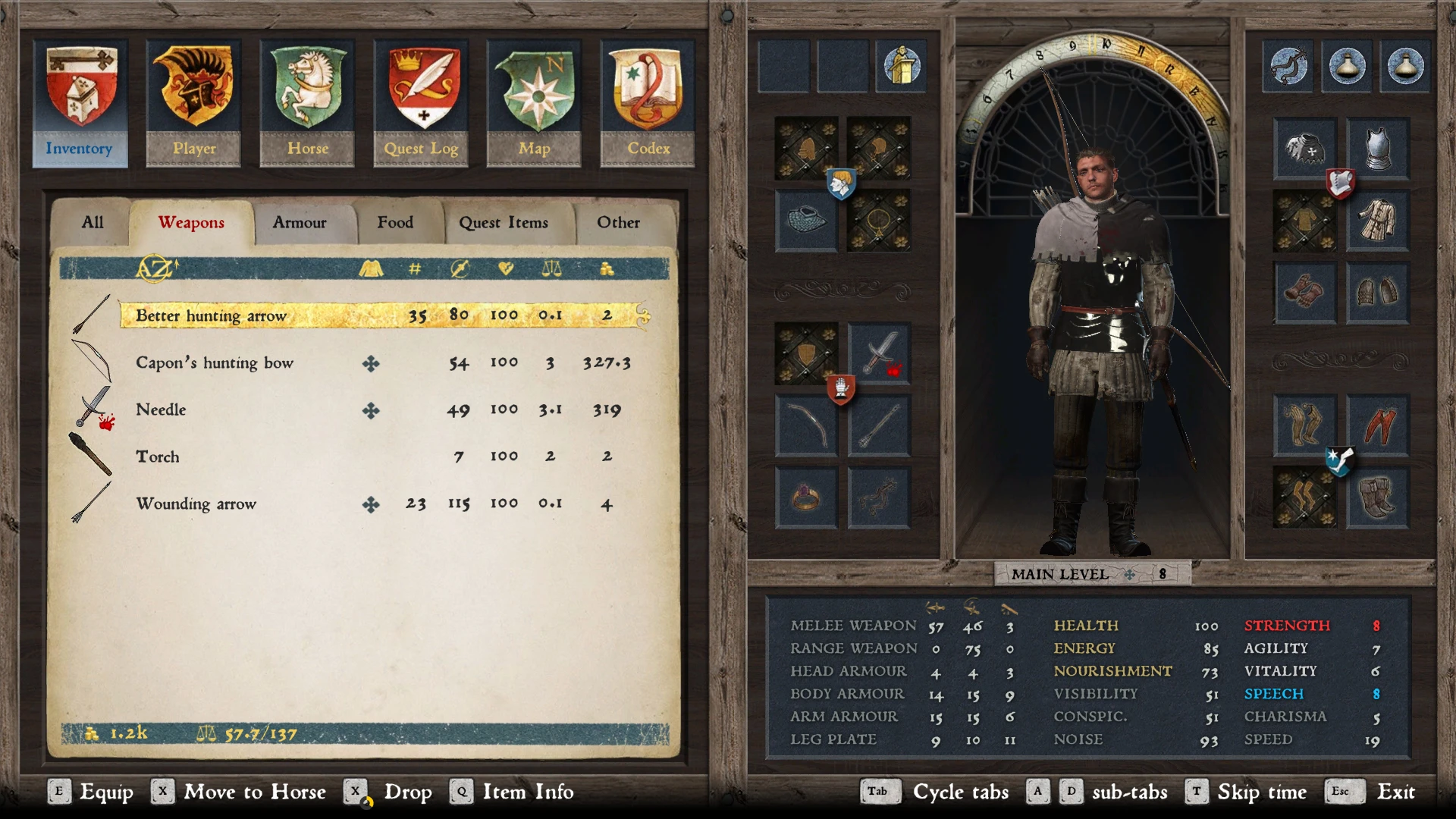Click the first potion flask quick slot
The height and width of the screenshot is (819, 1456).
click(x=1345, y=67)
